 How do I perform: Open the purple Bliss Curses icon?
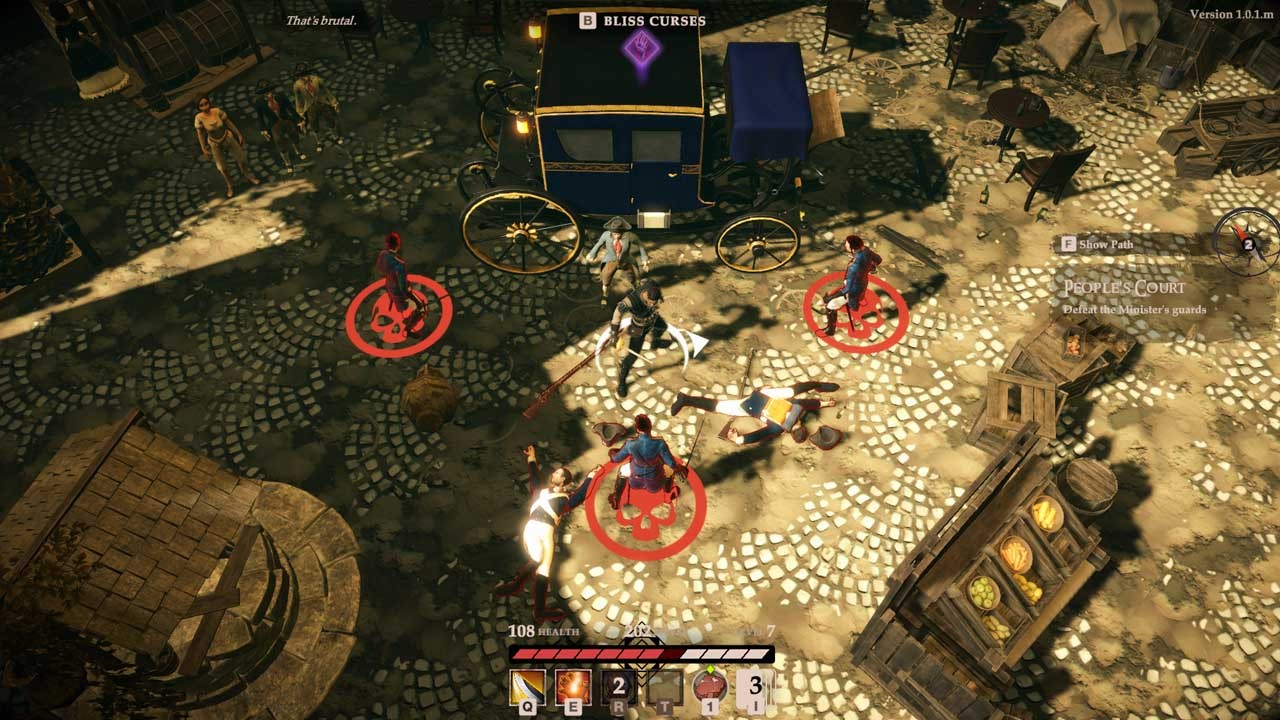(x=640, y=47)
